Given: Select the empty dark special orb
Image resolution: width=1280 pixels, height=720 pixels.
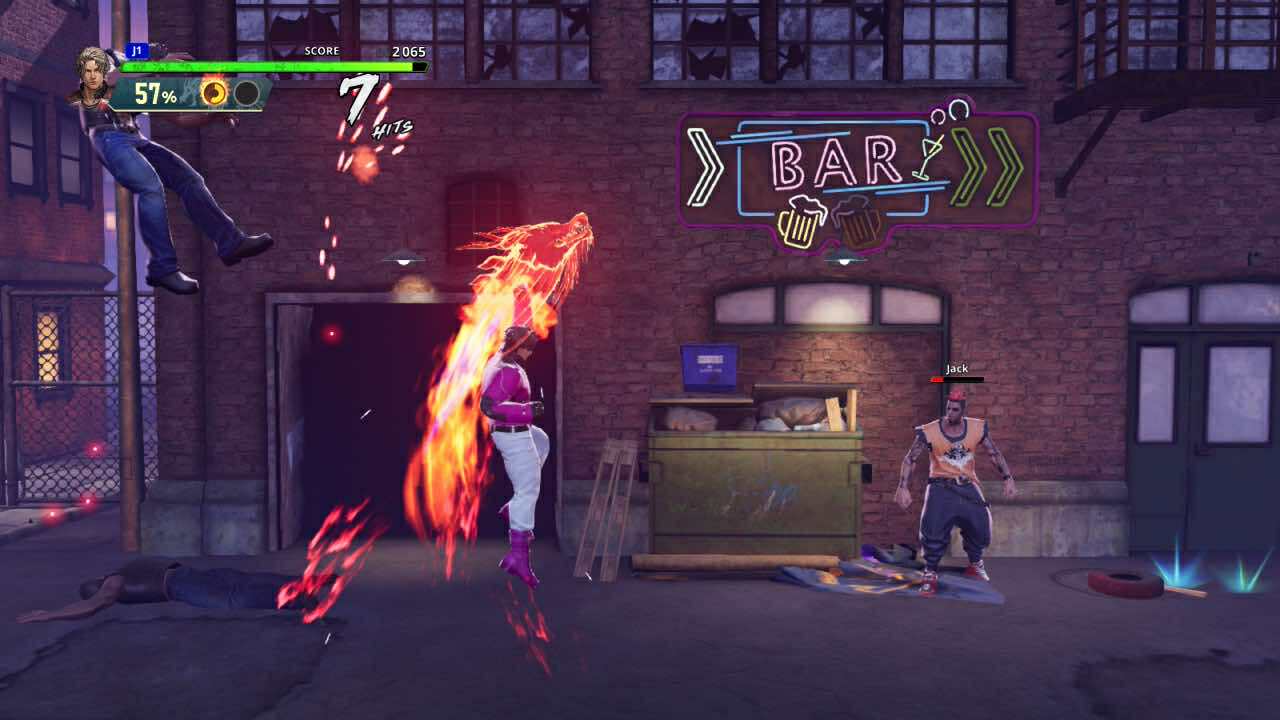Looking at the screenshot, I should click(246, 93).
